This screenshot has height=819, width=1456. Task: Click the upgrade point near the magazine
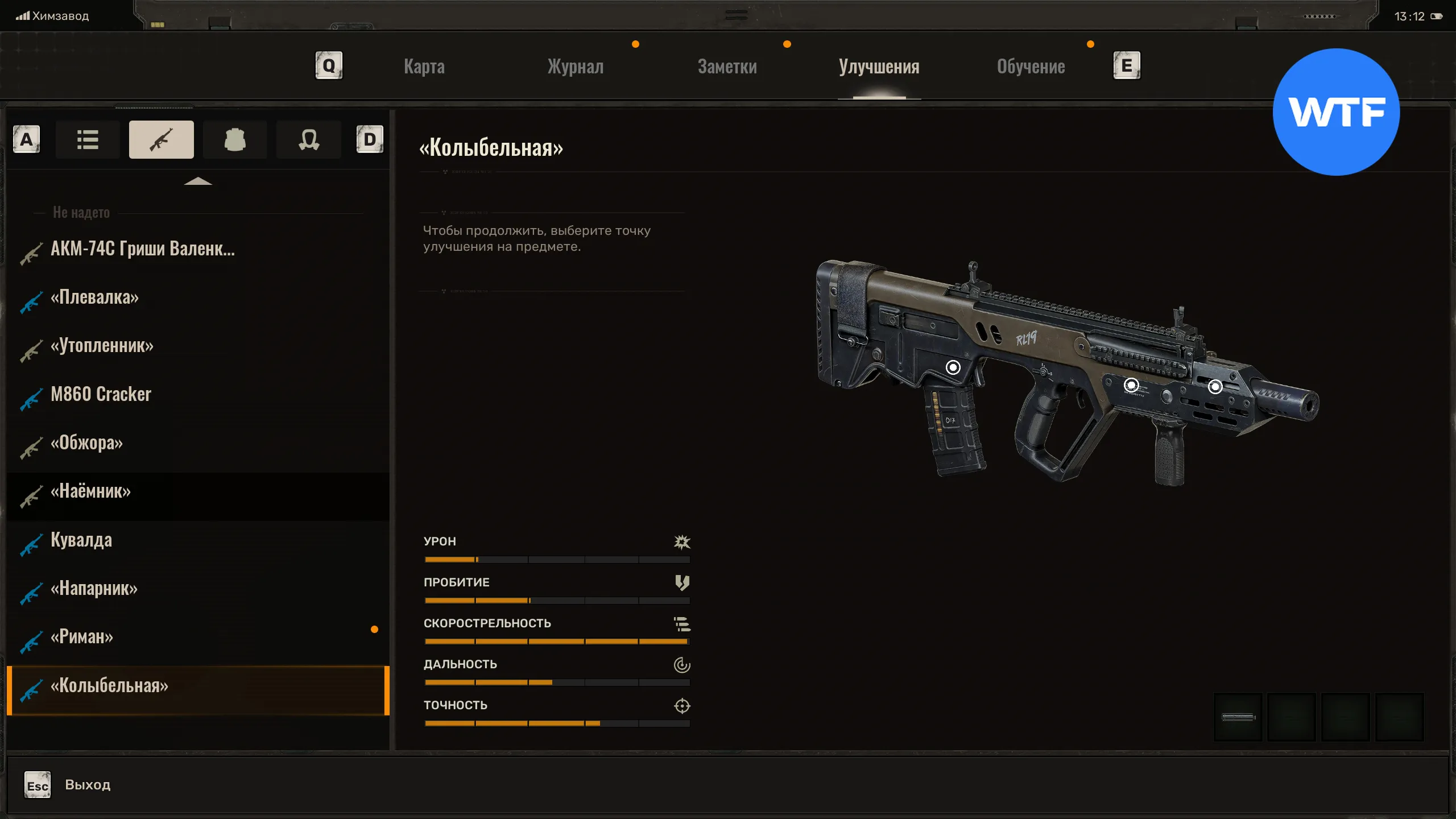click(x=953, y=367)
